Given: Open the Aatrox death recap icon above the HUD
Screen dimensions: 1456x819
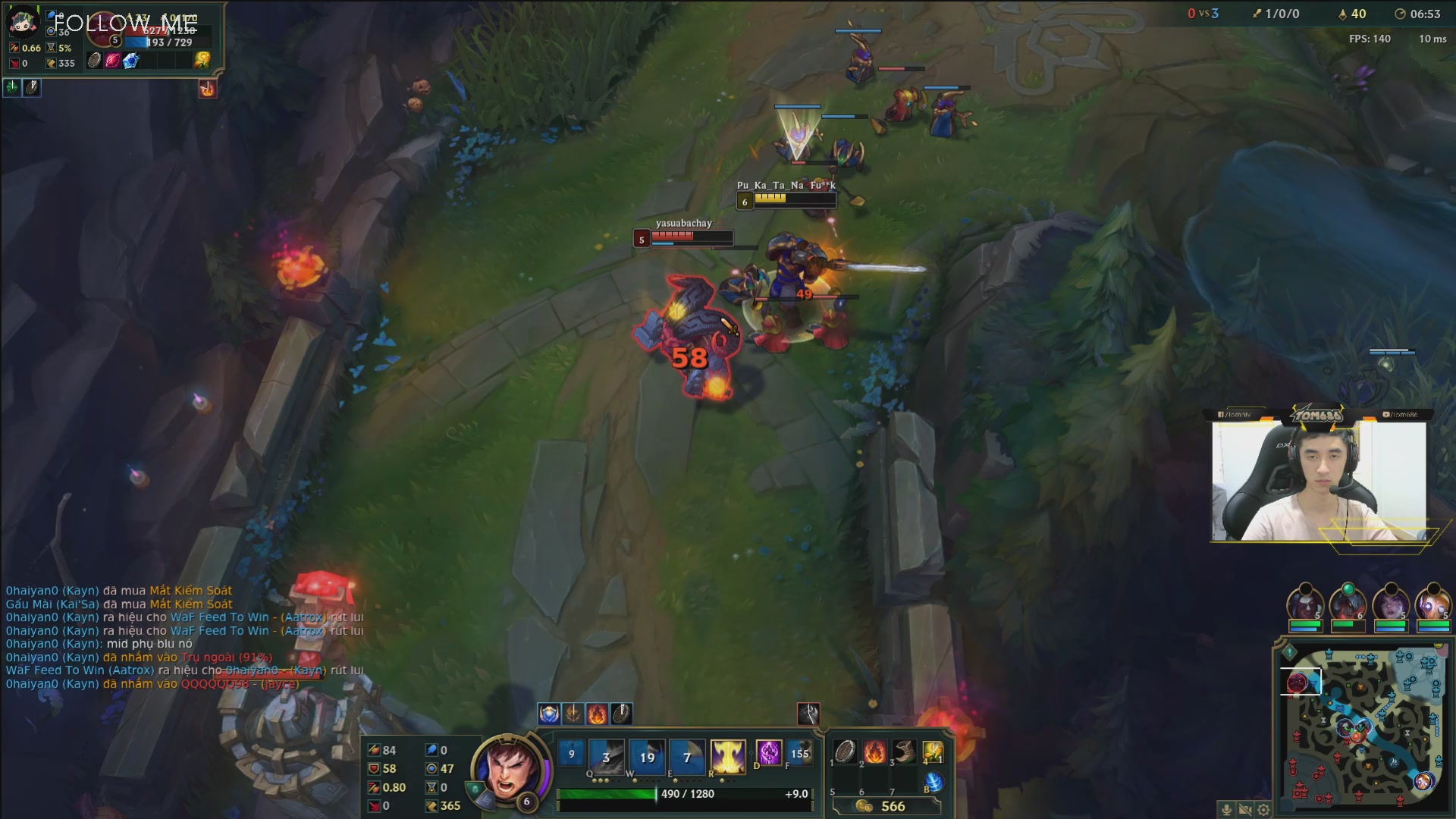Looking at the screenshot, I should (x=809, y=714).
